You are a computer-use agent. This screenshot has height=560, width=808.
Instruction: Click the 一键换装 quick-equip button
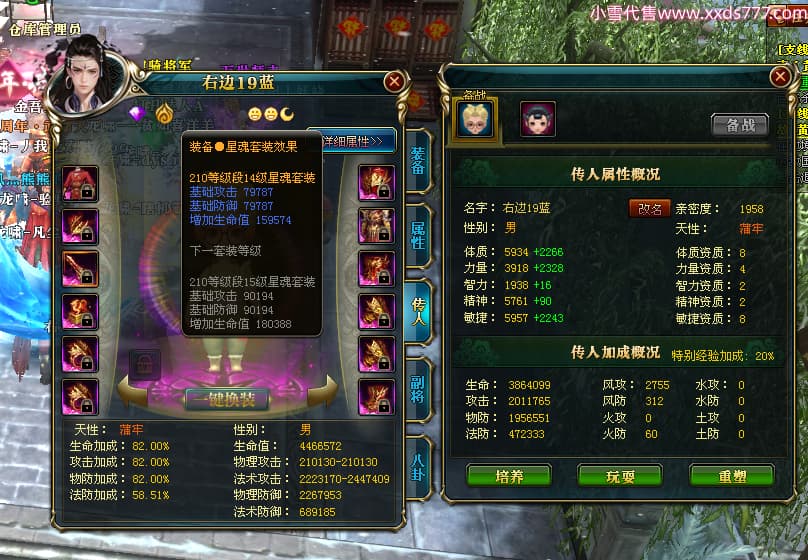pos(226,399)
